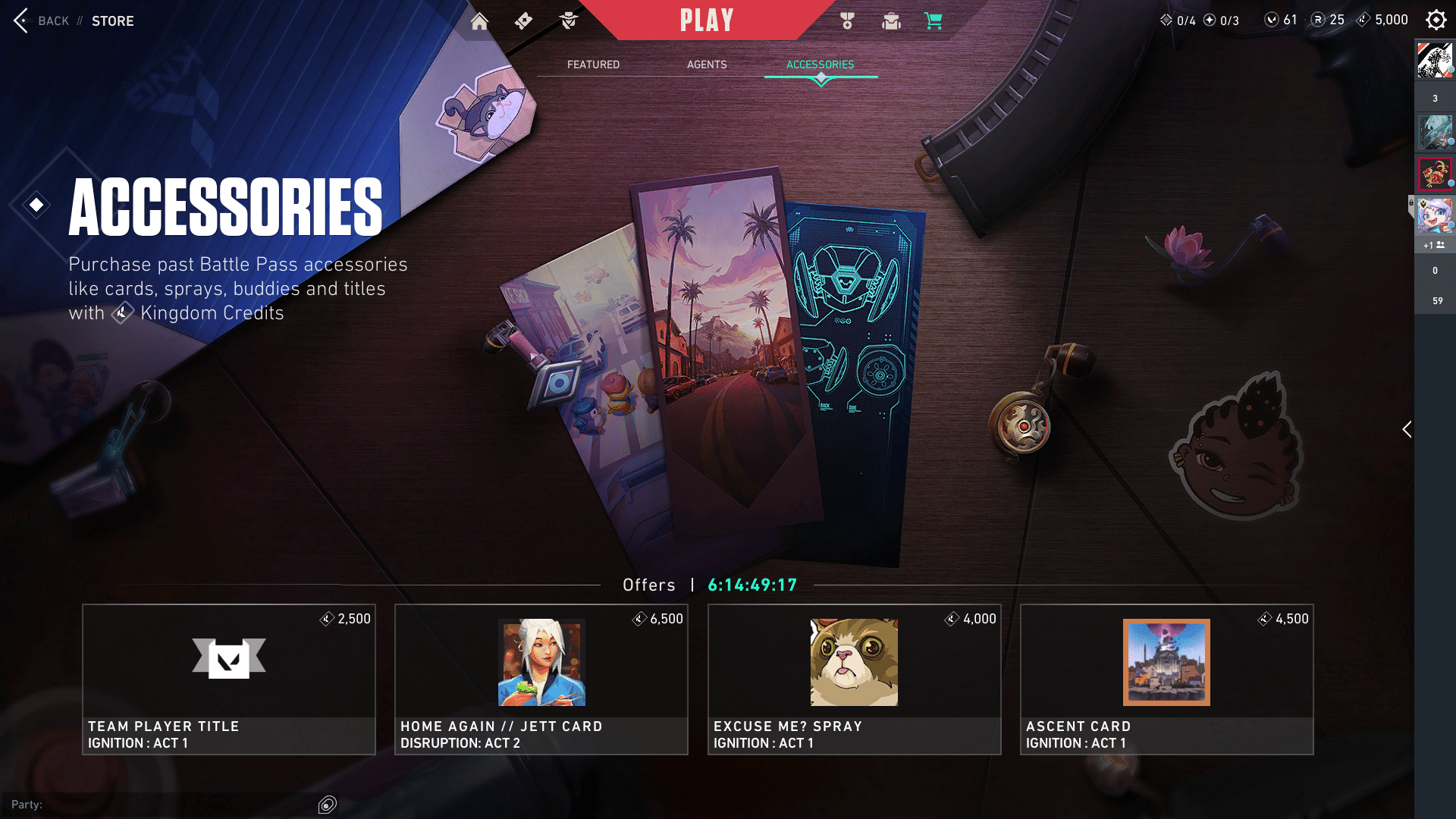Open the Home screen via house icon
Screen dimensions: 1456x819
(x=479, y=20)
